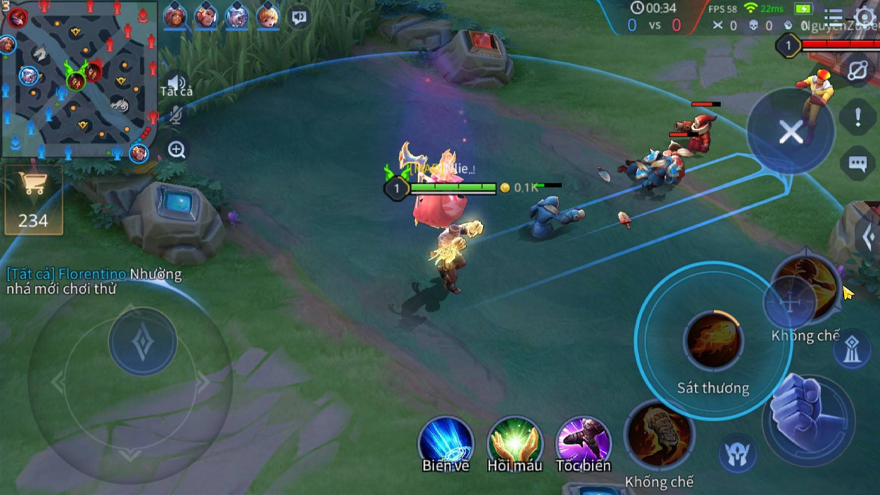The width and height of the screenshot is (880, 495).
Task: Target minions with the helmet attack button
Action: 737,454
